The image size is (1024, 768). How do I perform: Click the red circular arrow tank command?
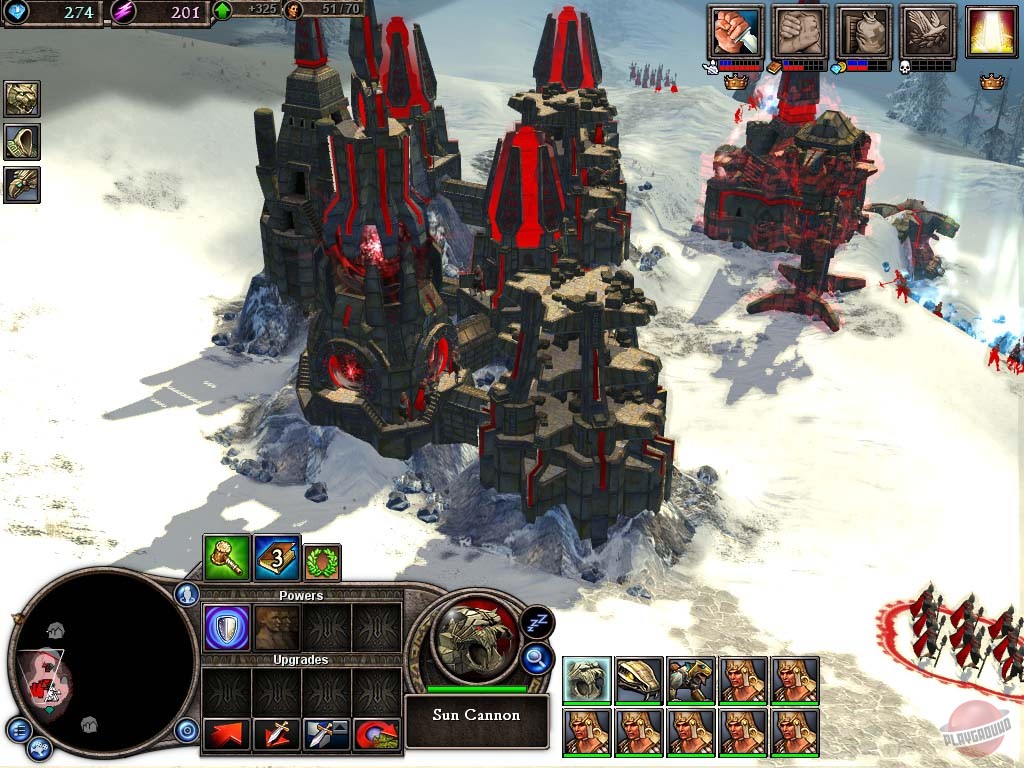(377, 735)
